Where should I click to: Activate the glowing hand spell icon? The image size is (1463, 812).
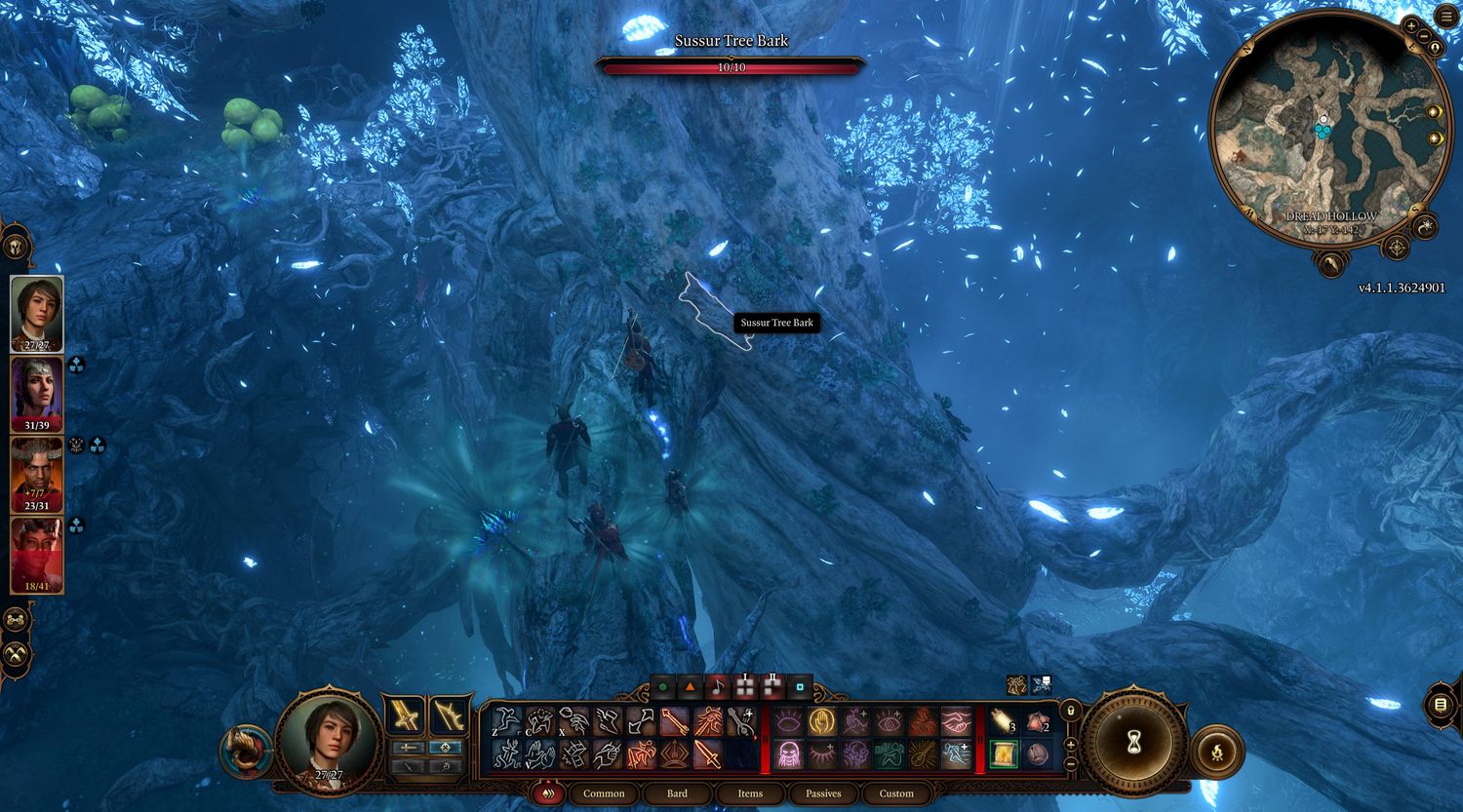tap(822, 721)
